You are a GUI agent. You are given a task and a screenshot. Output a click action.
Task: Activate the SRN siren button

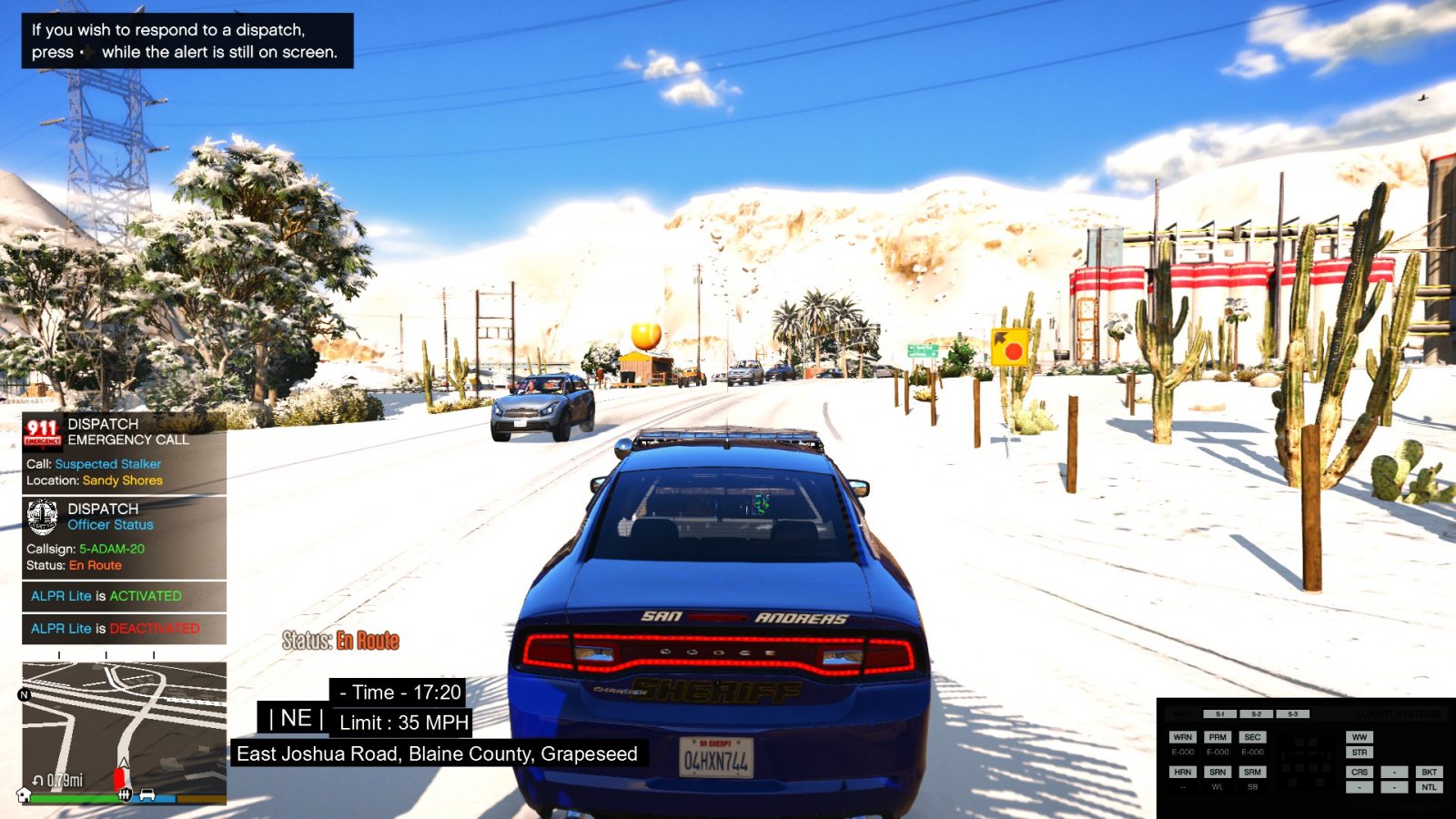(1218, 772)
